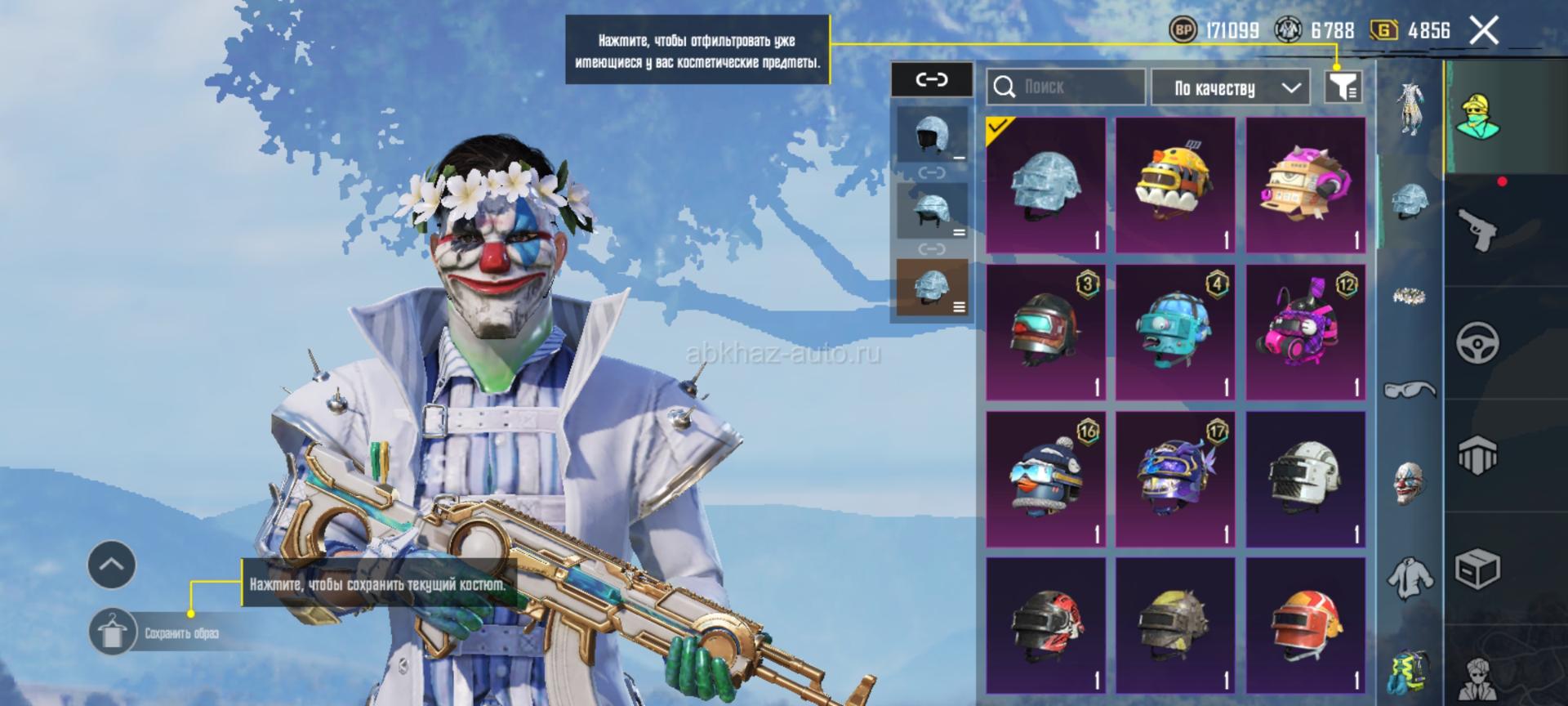
Task: Click the 'Поиск' search field
Action: (x=1065, y=87)
